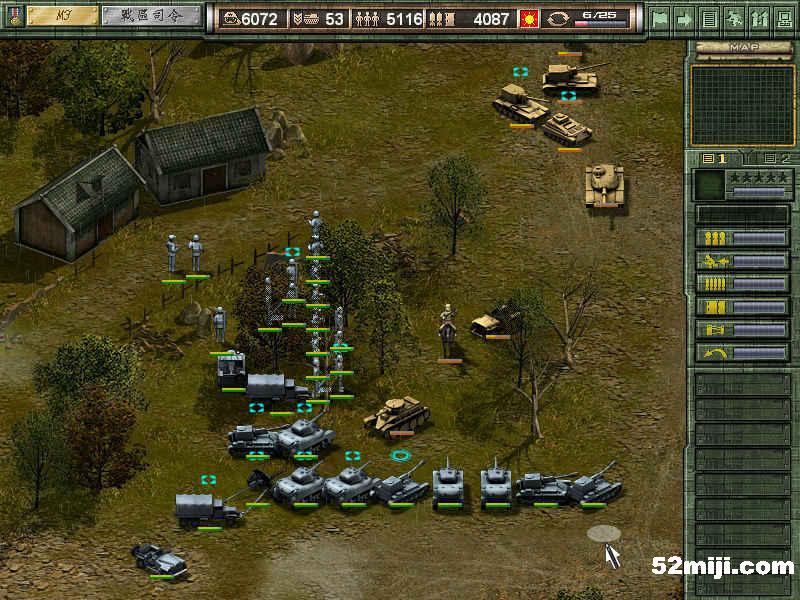Click the running soldier toolbar icon

[x=734, y=18]
